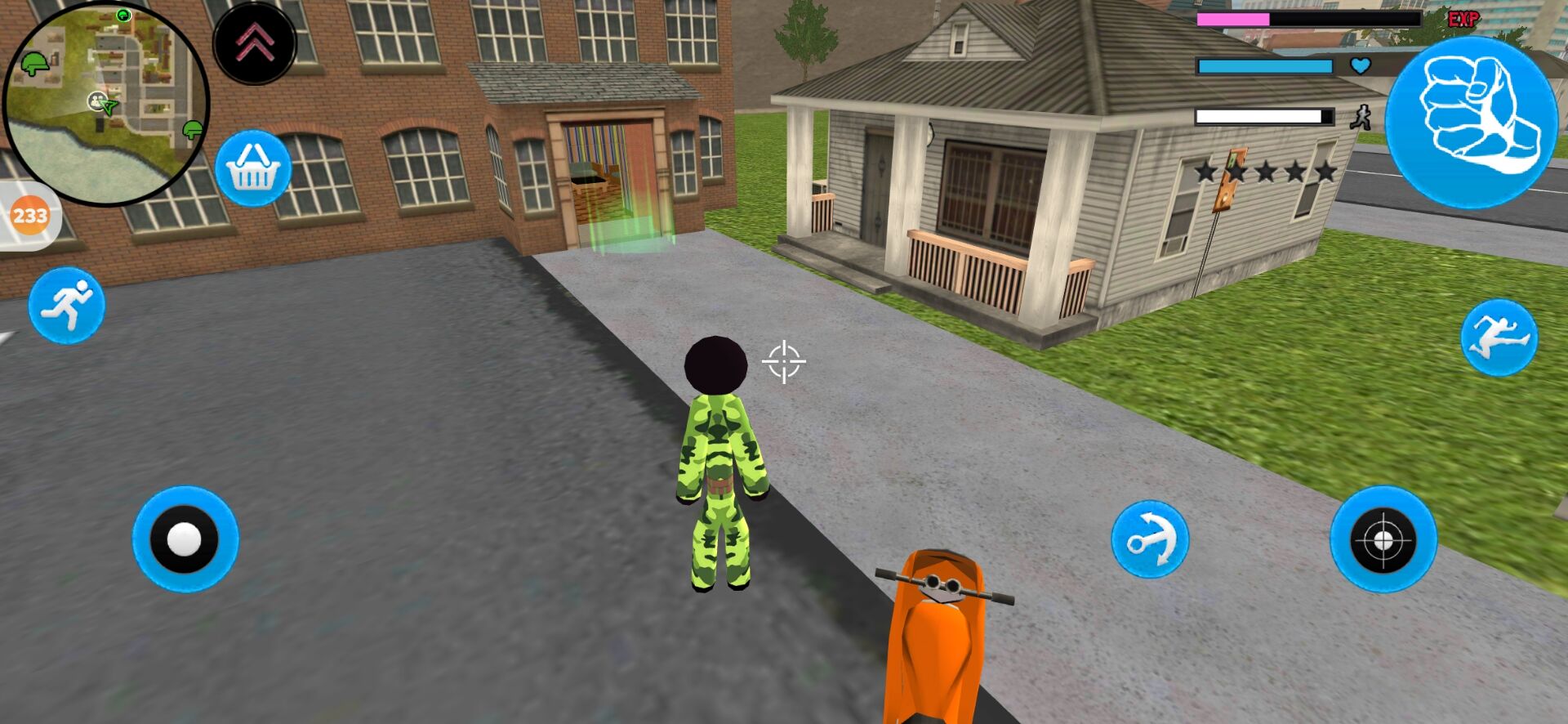Toggle the running man sprint button
The image size is (1568, 724).
[x=67, y=305]
